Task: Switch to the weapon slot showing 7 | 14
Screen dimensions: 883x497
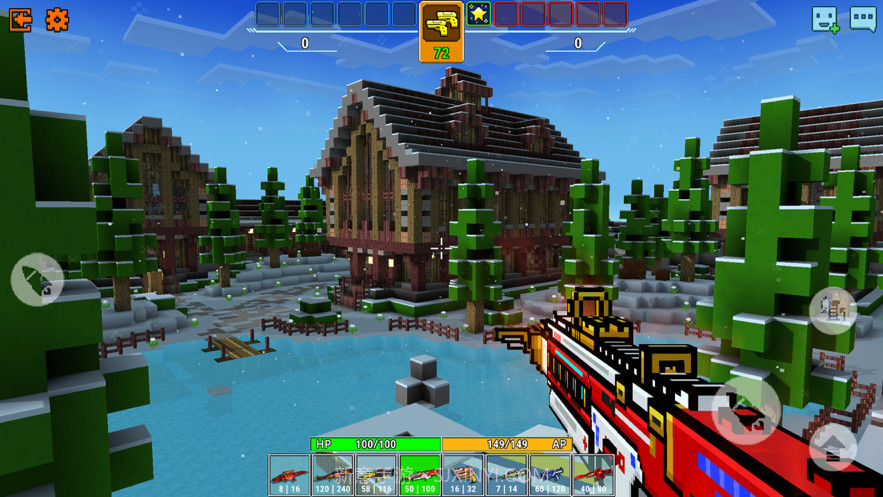Action: [506, 475]
